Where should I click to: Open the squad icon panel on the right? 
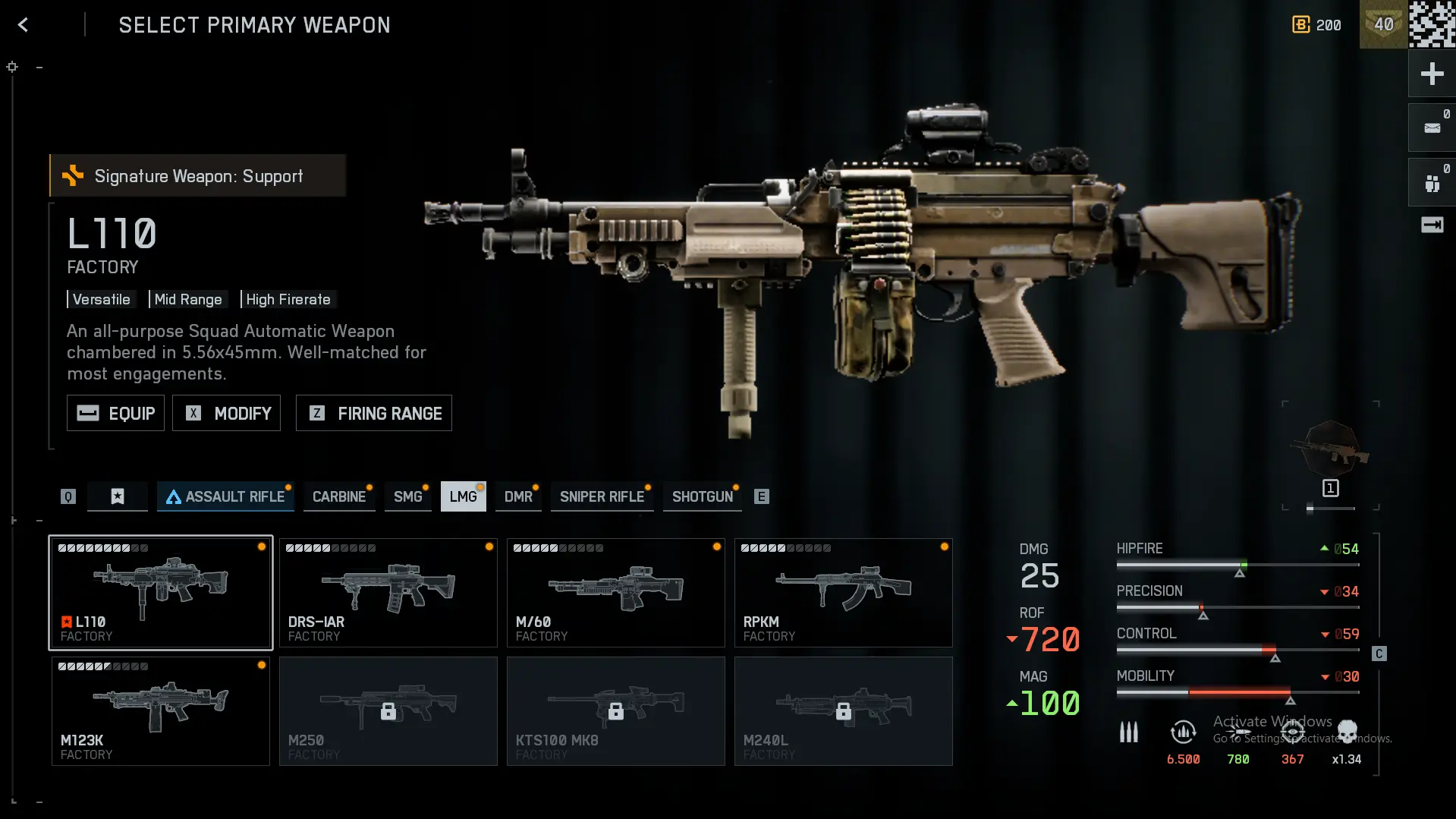pyautogui.click(x=1432, y=183)
